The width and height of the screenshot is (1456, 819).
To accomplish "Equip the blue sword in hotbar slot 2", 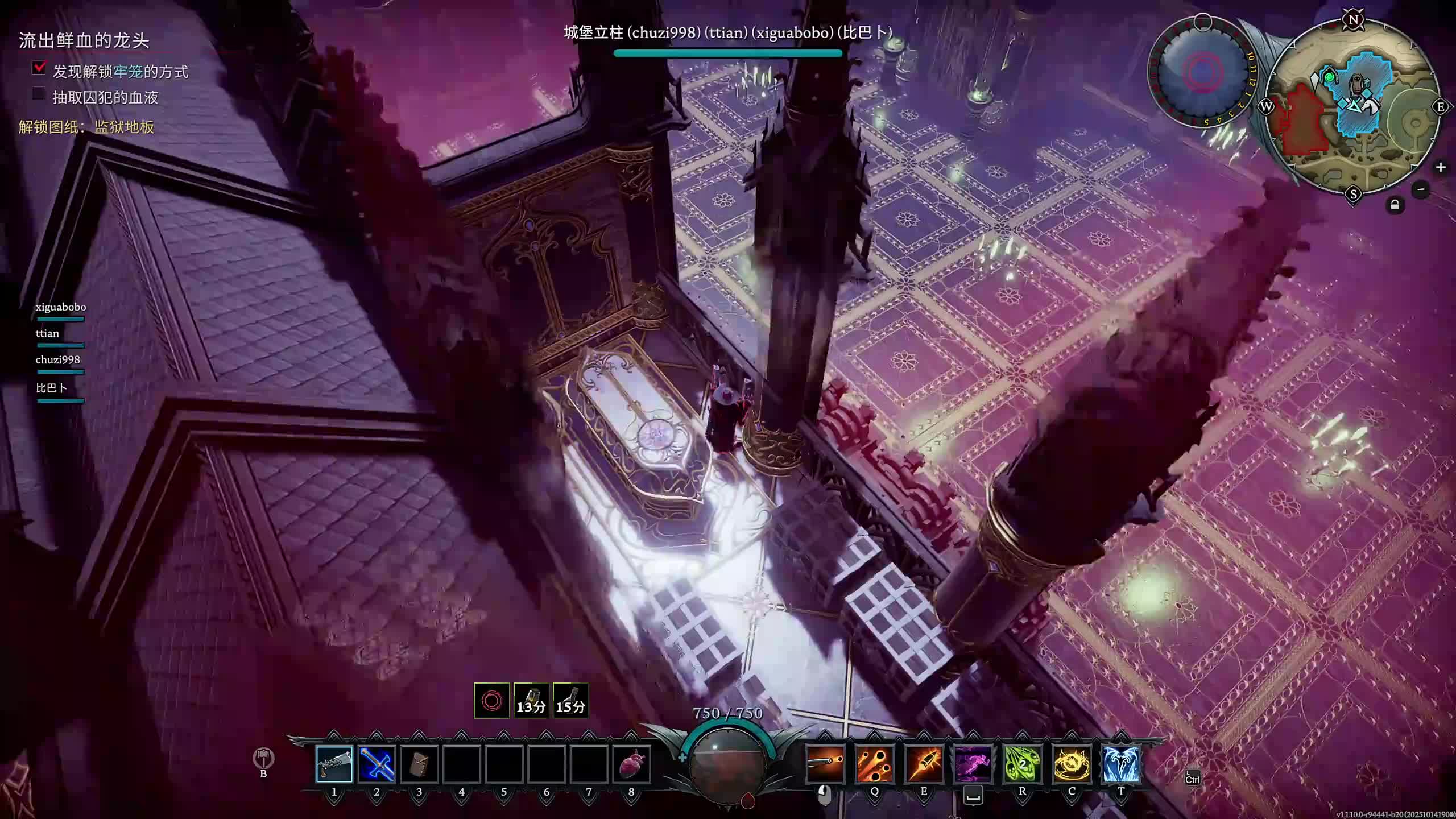I will tap(377, 764).
